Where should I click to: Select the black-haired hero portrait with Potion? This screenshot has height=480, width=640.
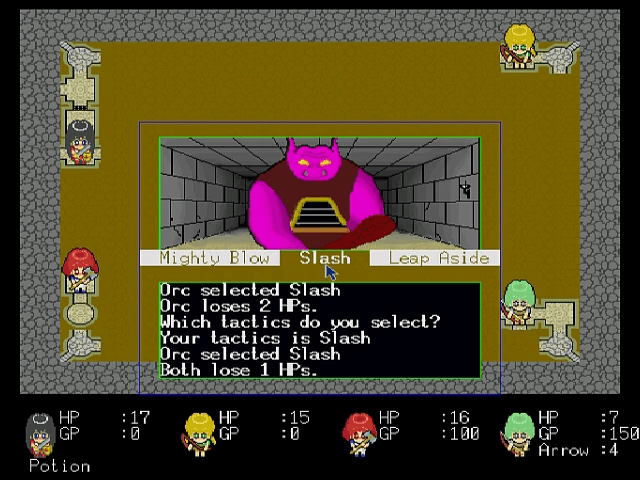39,432
